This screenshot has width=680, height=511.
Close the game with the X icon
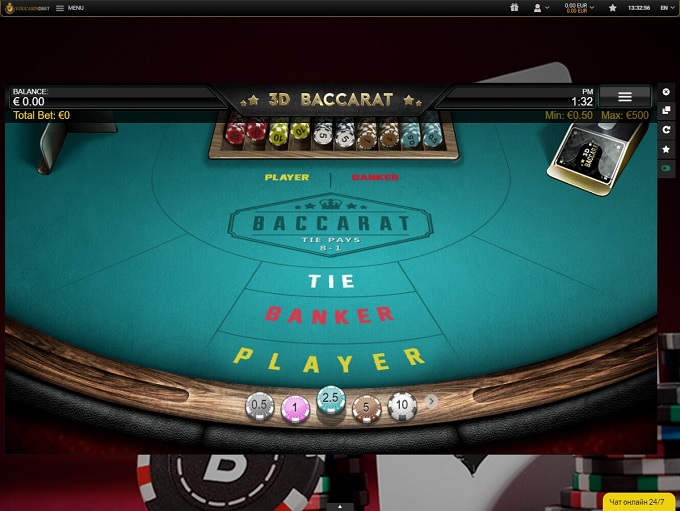[667, 91]
